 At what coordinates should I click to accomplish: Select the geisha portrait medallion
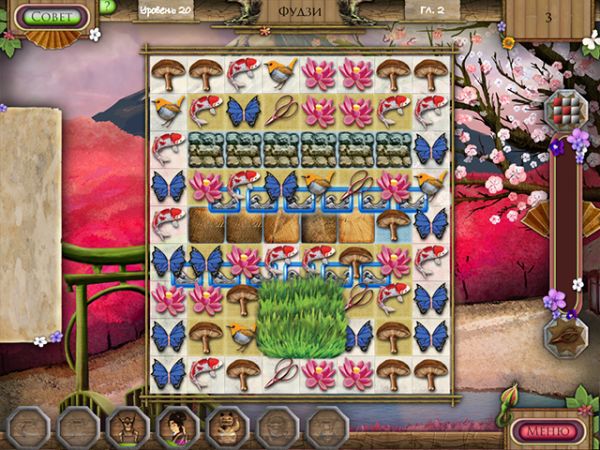coord(177,428)
